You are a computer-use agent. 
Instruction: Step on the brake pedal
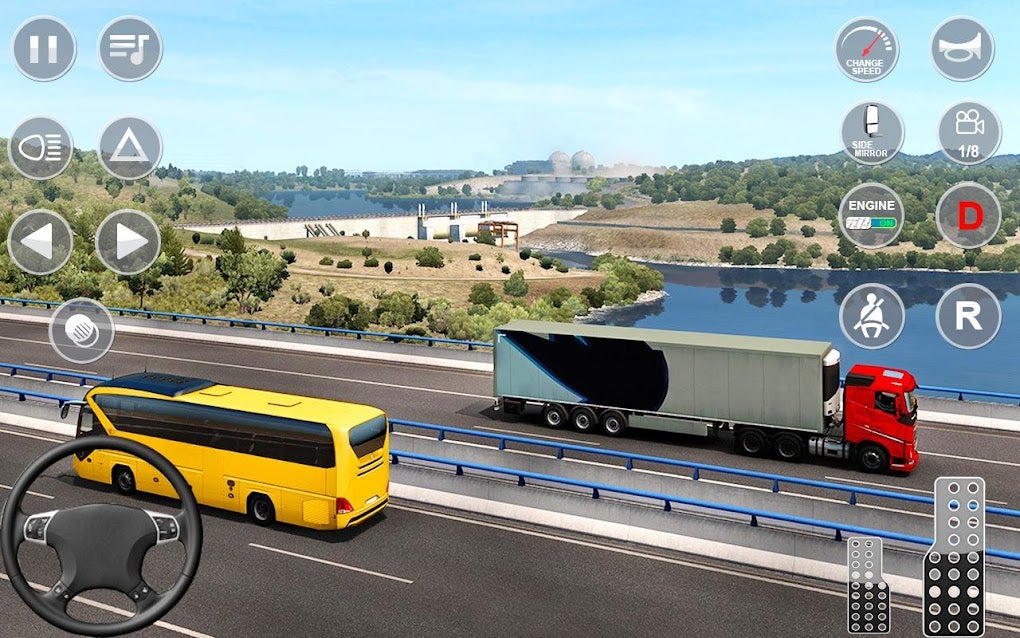[x=867, y=585]
